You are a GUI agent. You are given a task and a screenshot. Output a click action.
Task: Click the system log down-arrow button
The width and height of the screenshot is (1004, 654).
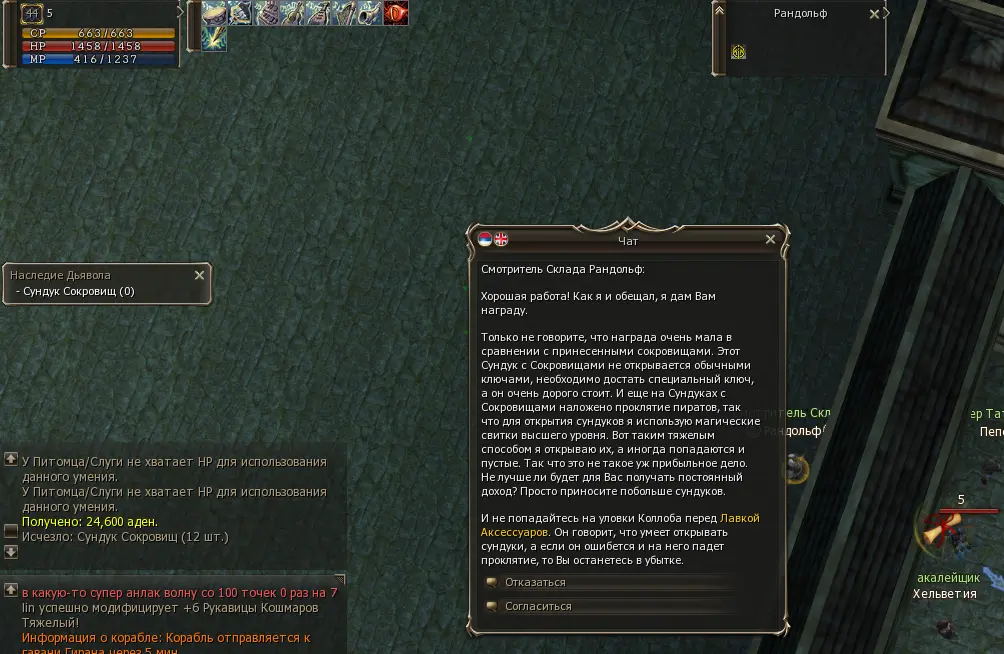11,551
